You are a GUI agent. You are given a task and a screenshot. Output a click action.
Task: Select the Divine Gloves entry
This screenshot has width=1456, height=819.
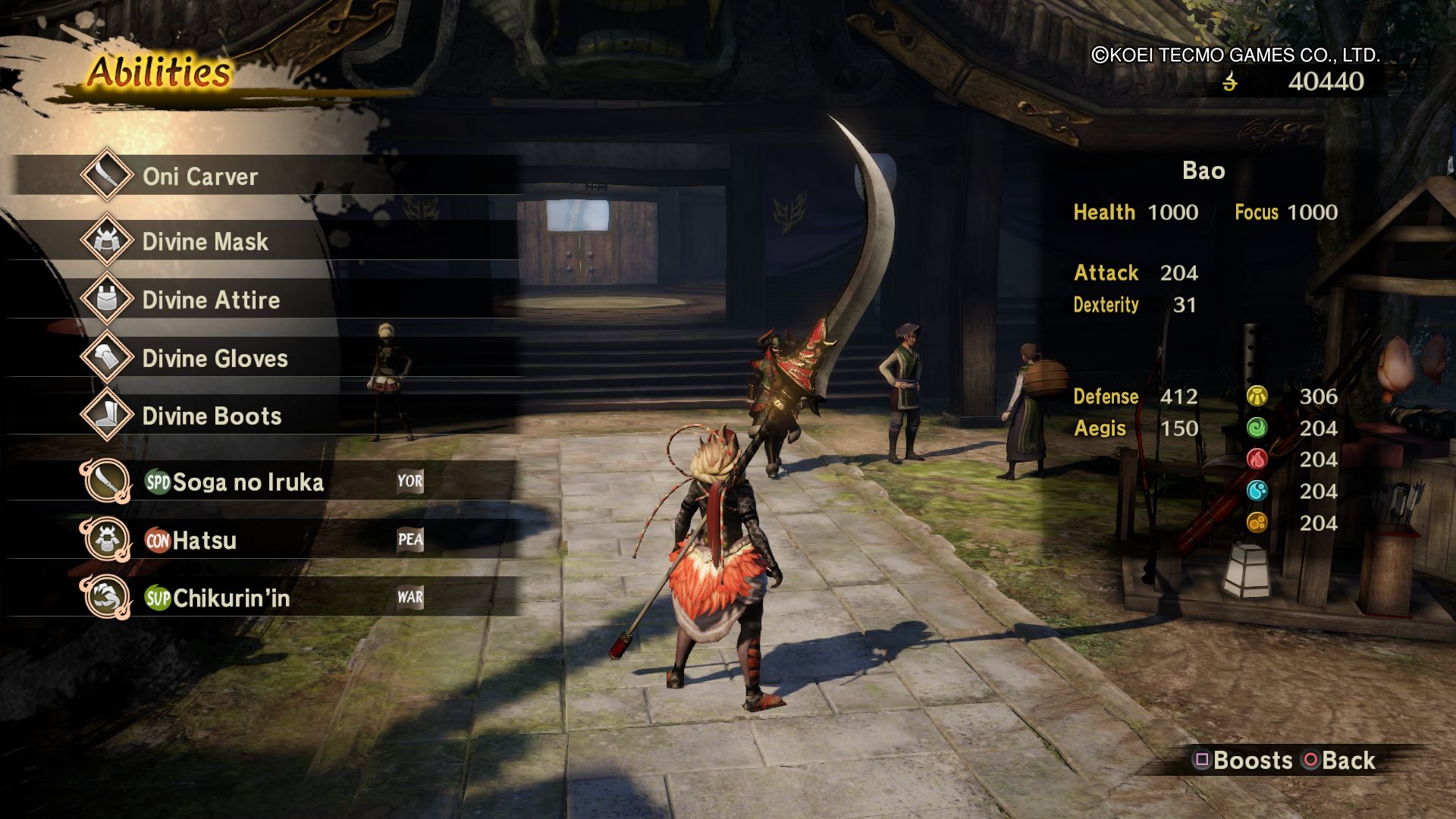(x=215, y=359)
